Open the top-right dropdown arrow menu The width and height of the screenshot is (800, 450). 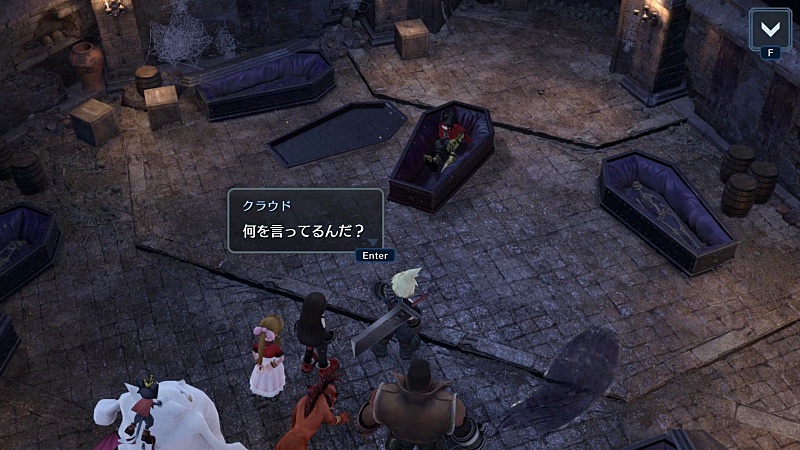point(769,27)
